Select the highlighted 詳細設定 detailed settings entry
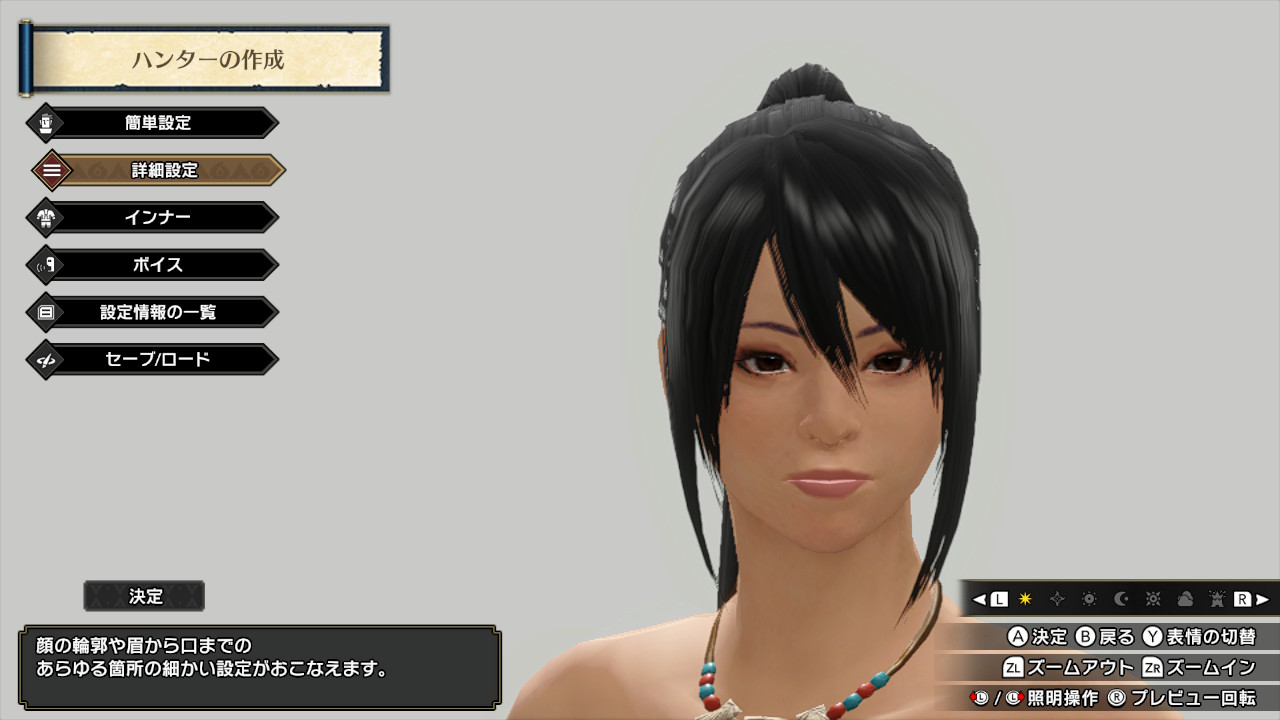The height and width of the screenshot is (720, 1280). 164,170
